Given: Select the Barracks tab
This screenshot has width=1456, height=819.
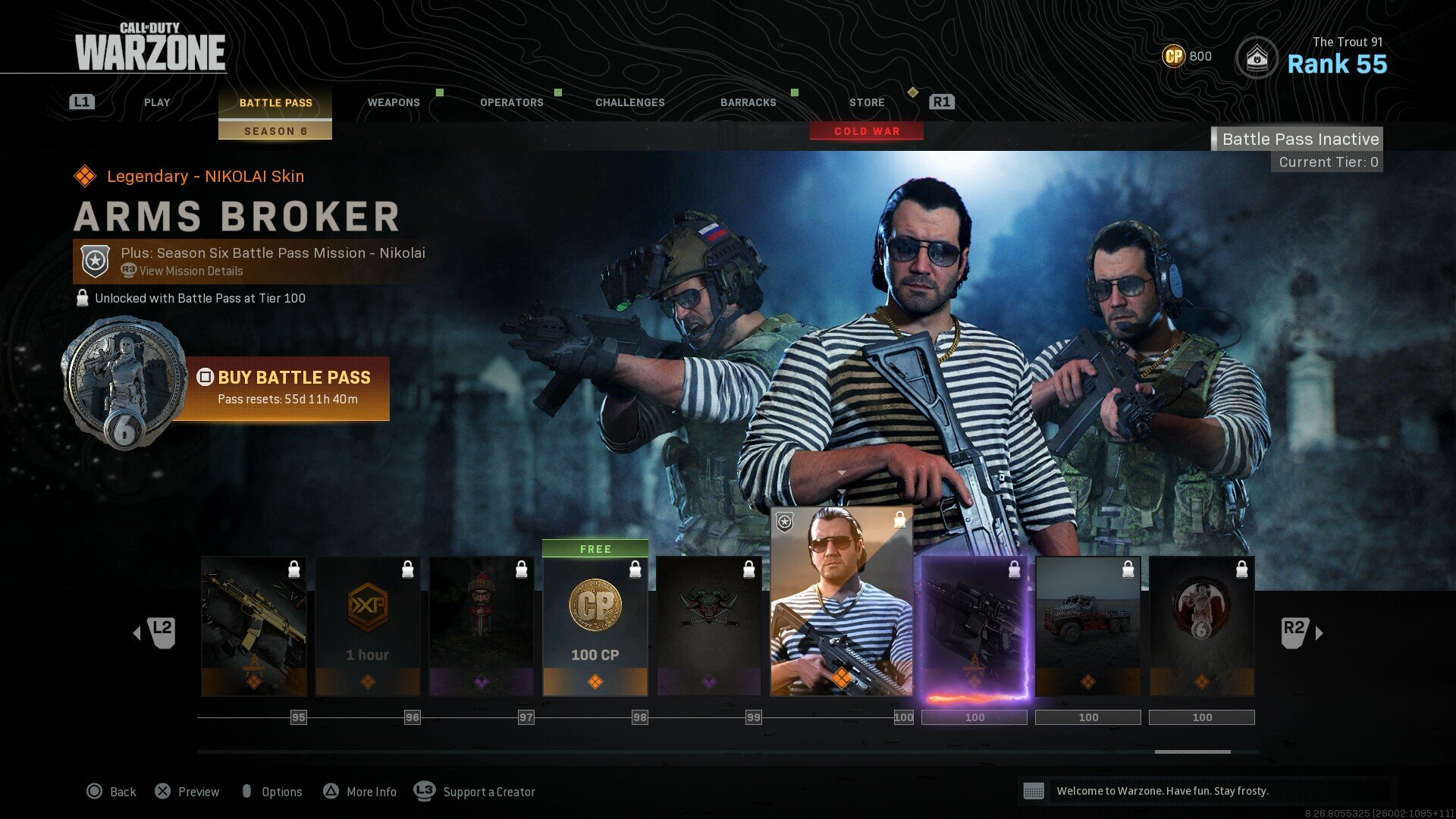Looking at the screenshot, I should click(748, 102).
